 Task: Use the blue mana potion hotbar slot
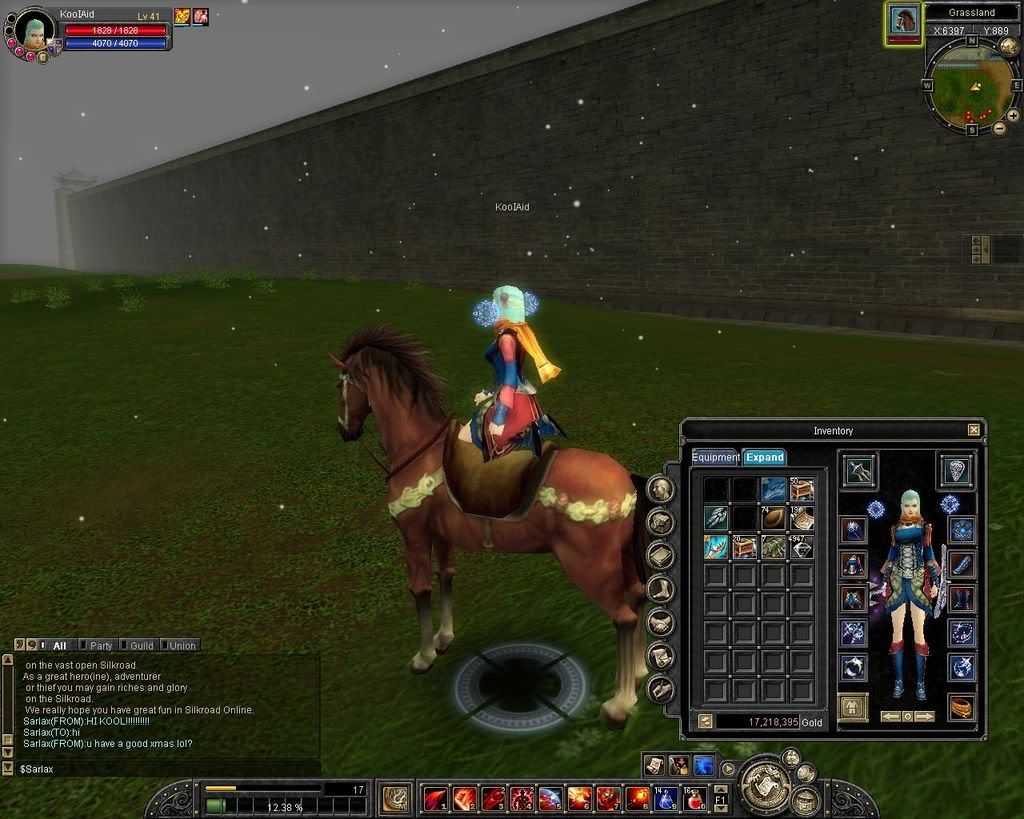[x=666, y=798]
